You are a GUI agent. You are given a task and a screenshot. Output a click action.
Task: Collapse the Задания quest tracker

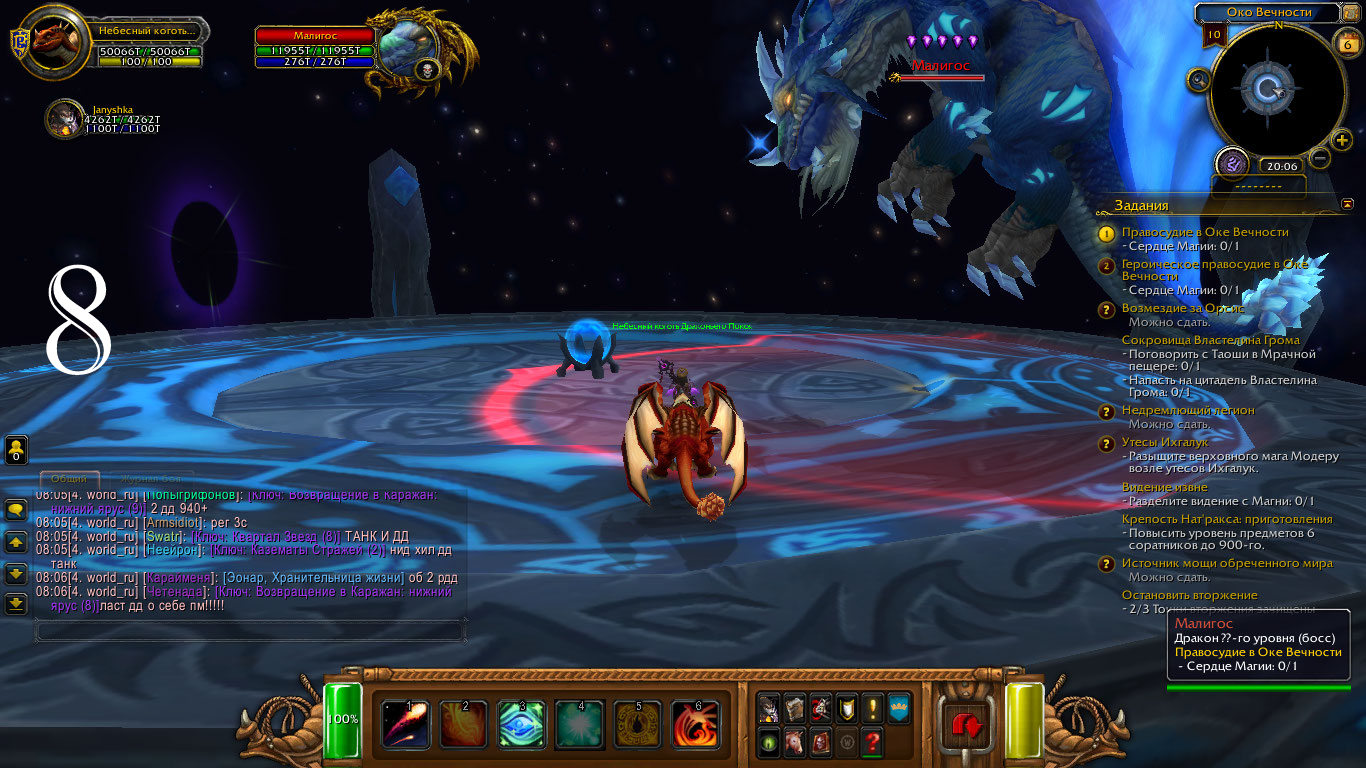point(1346,204)
